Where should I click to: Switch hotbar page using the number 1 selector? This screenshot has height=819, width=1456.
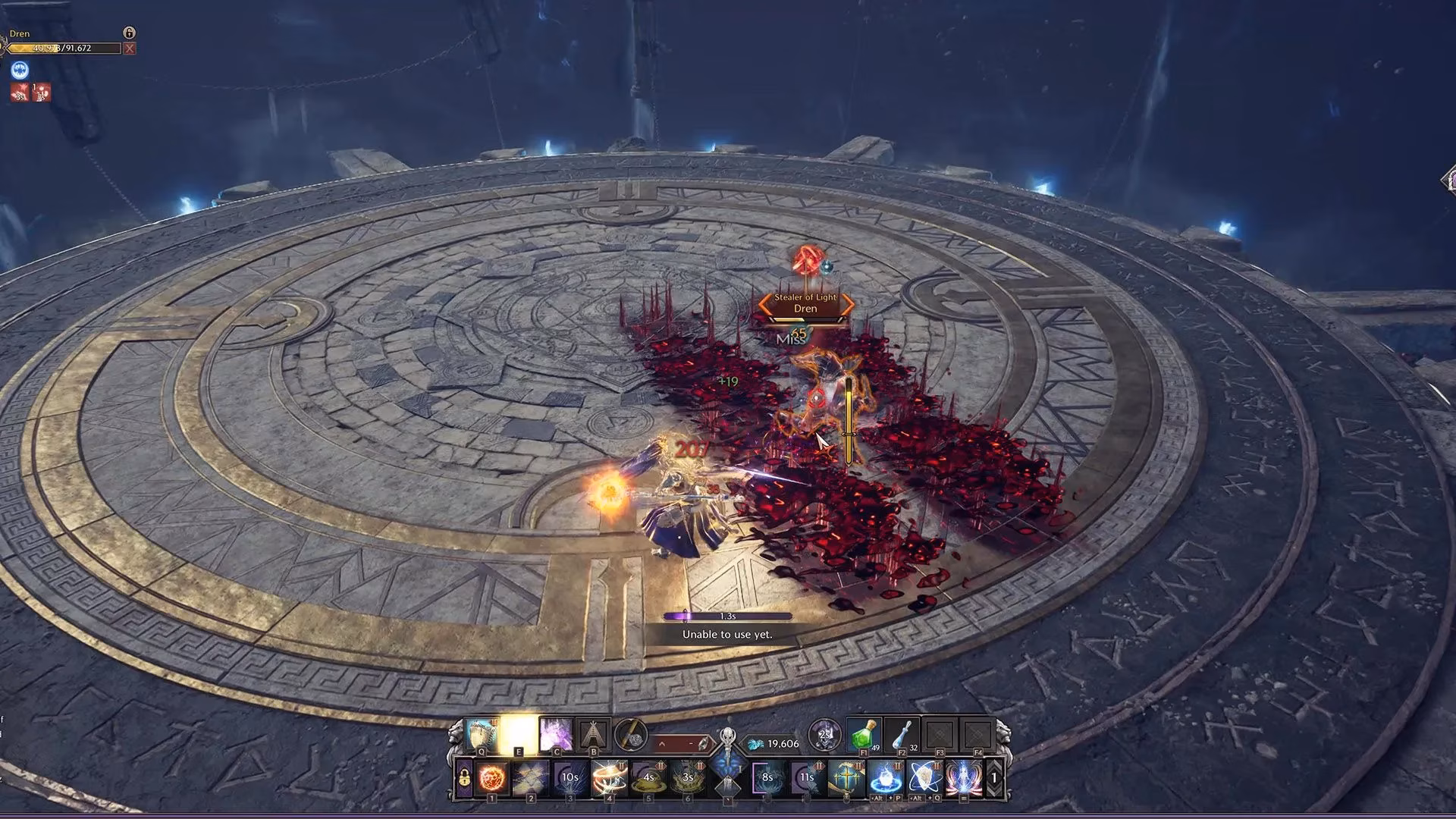(994, 778)
